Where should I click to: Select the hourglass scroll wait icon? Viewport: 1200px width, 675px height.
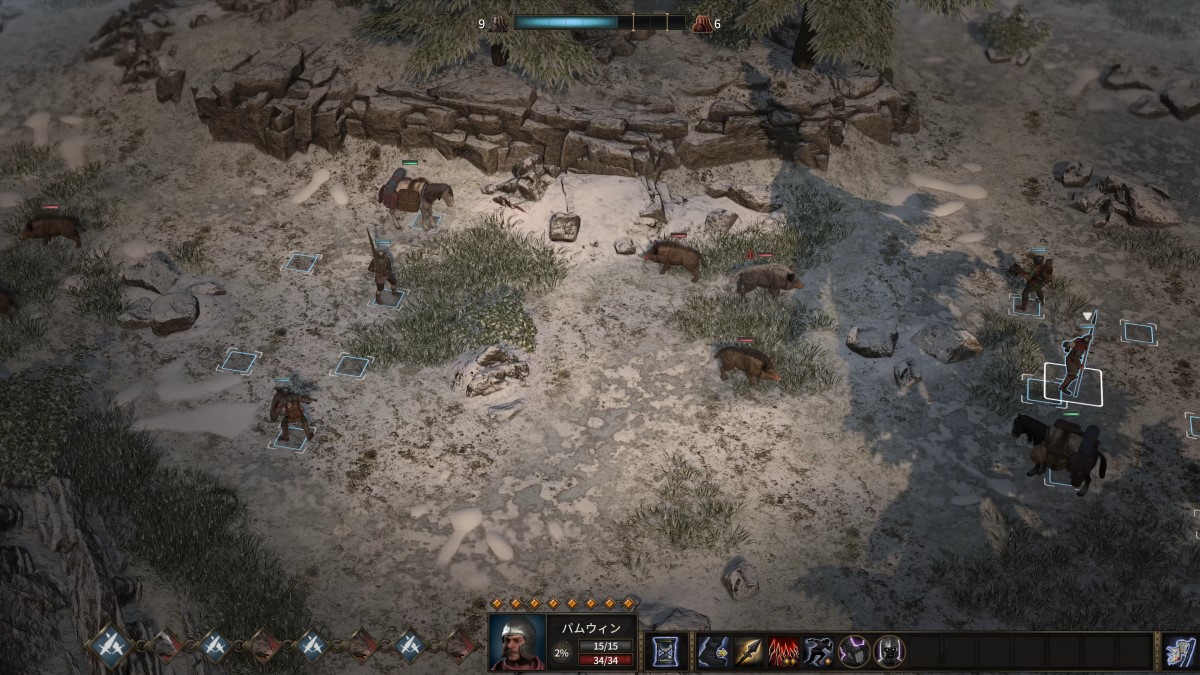[662, 651]
